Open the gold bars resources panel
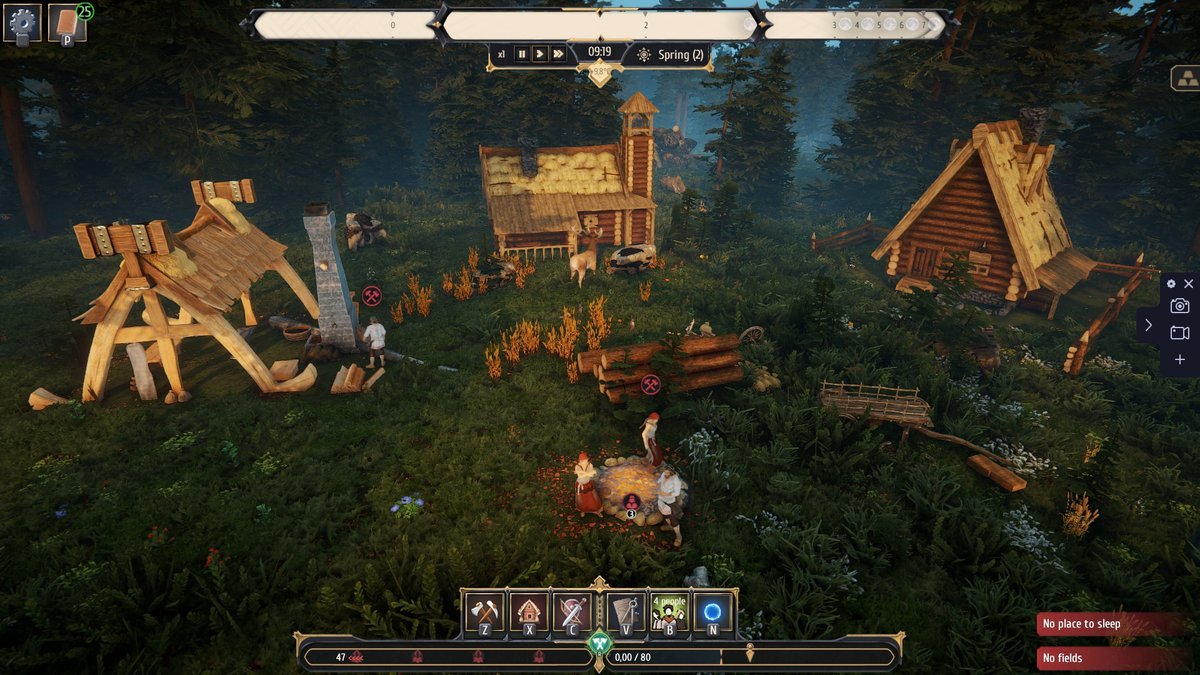 (1184, 77)
